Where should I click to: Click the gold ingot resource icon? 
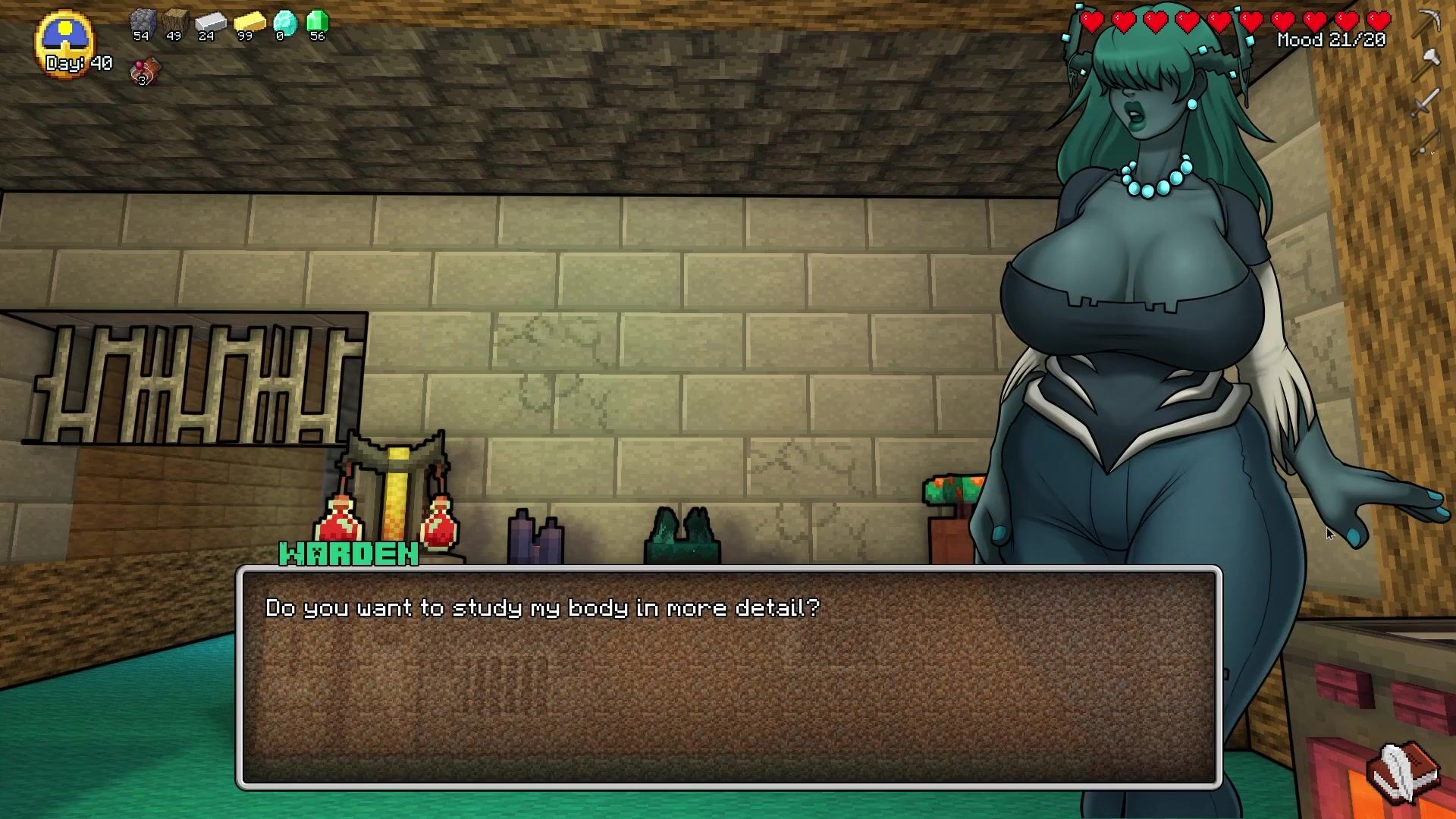[x=248, y=23]
